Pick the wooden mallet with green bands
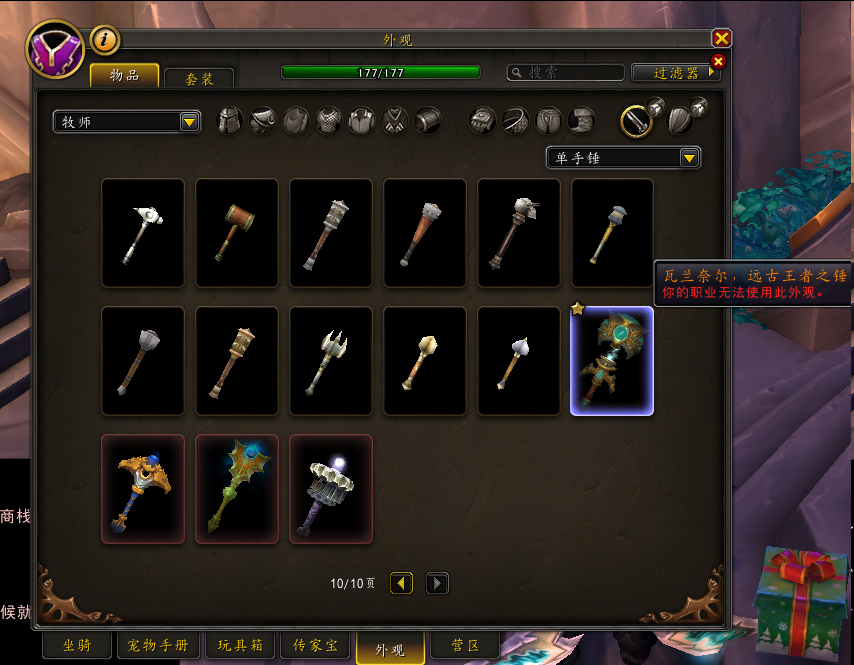 click(x=237, y=232)
